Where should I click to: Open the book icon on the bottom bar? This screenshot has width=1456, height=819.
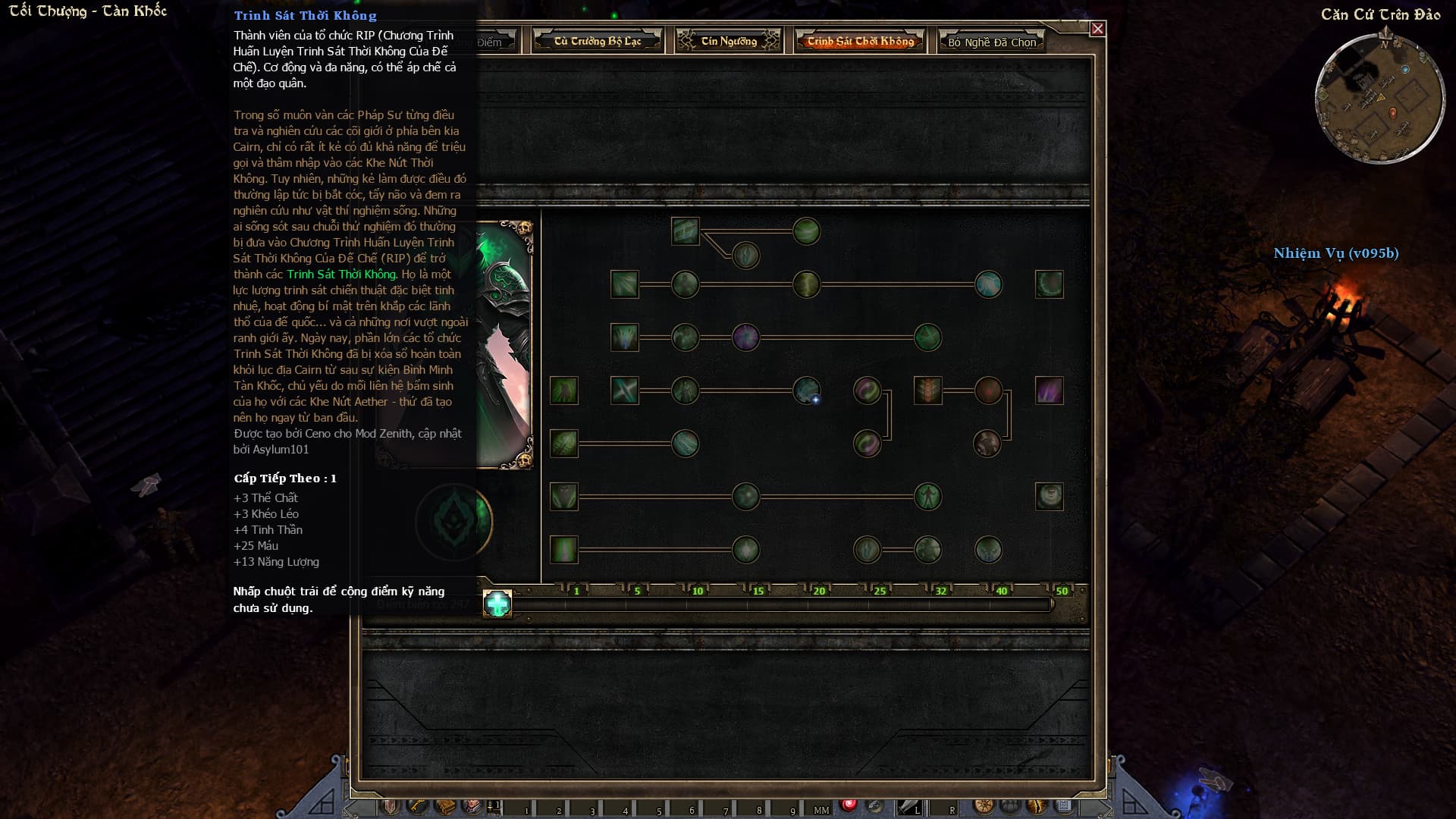coord(444,807)
